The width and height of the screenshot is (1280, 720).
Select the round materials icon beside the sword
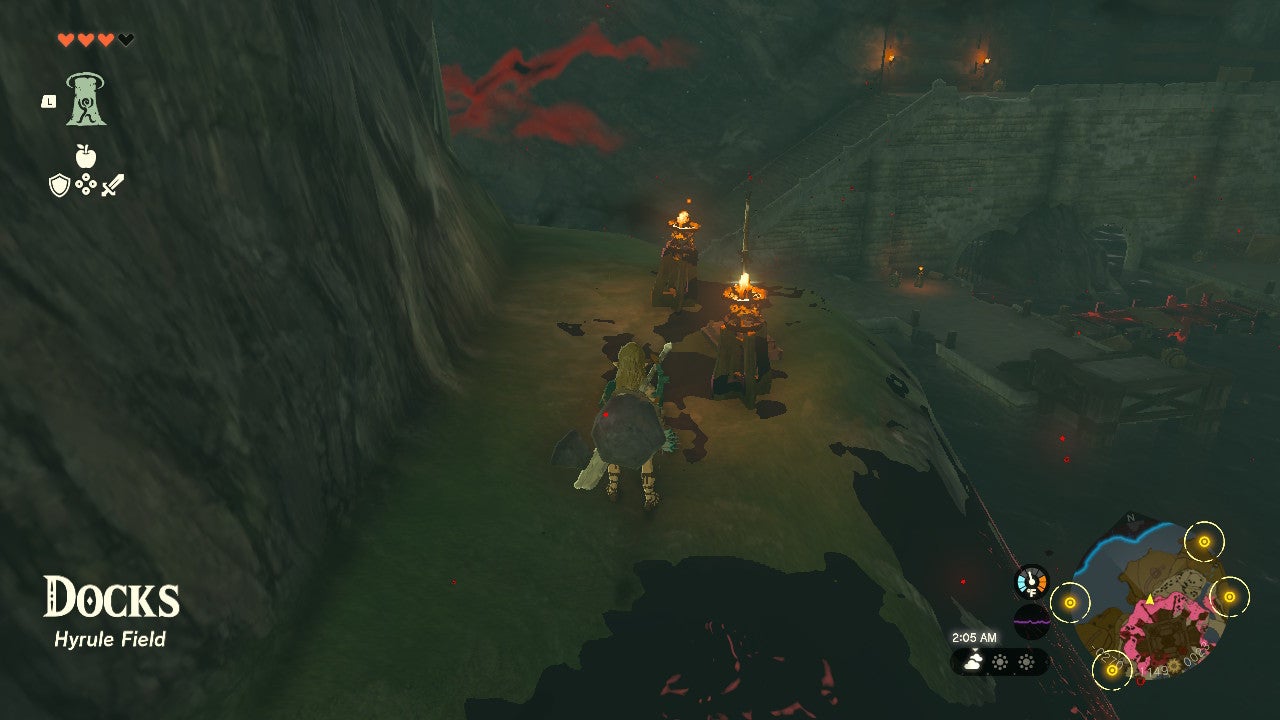coord(85,183)
